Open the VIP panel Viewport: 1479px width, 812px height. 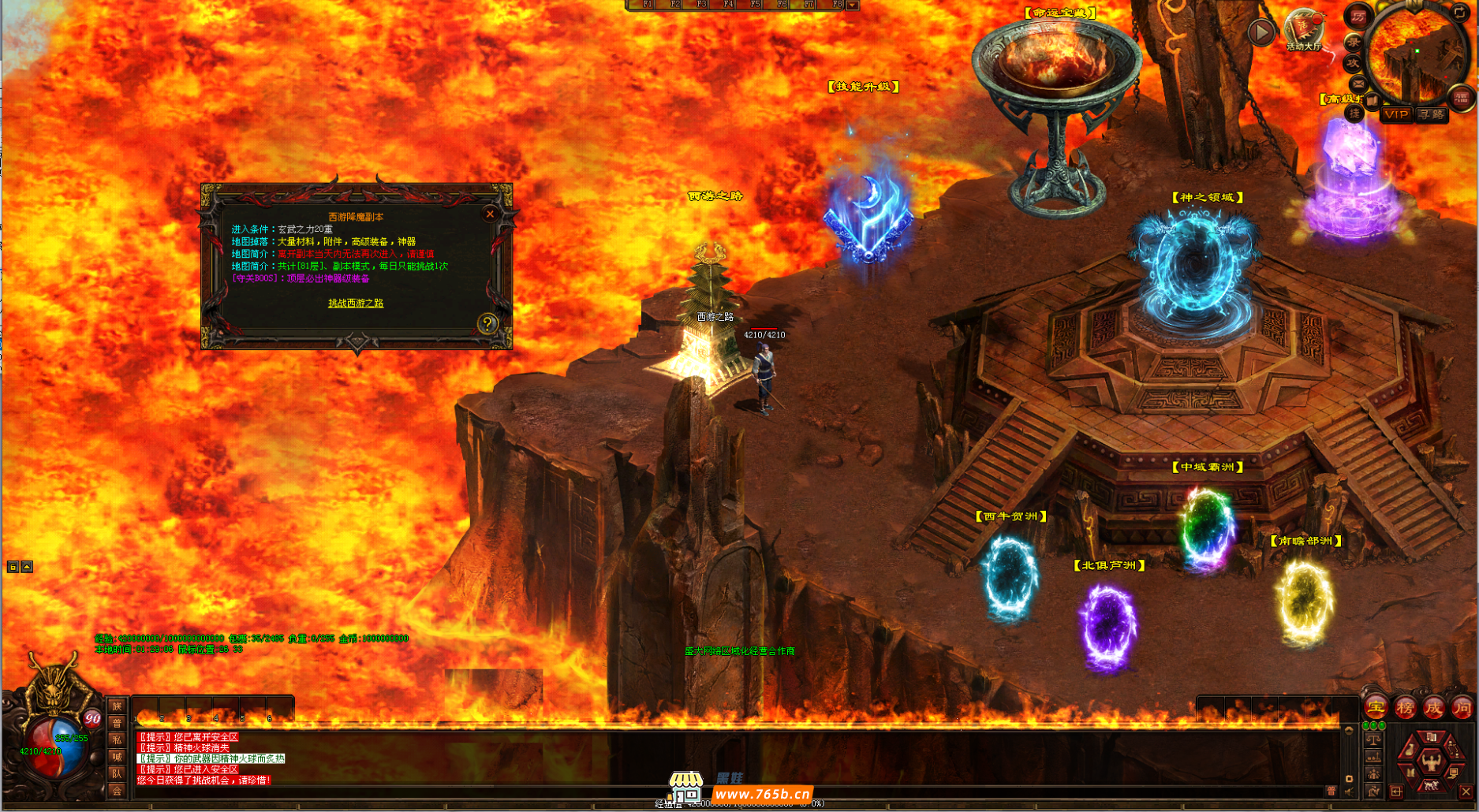coord(1396,114)
